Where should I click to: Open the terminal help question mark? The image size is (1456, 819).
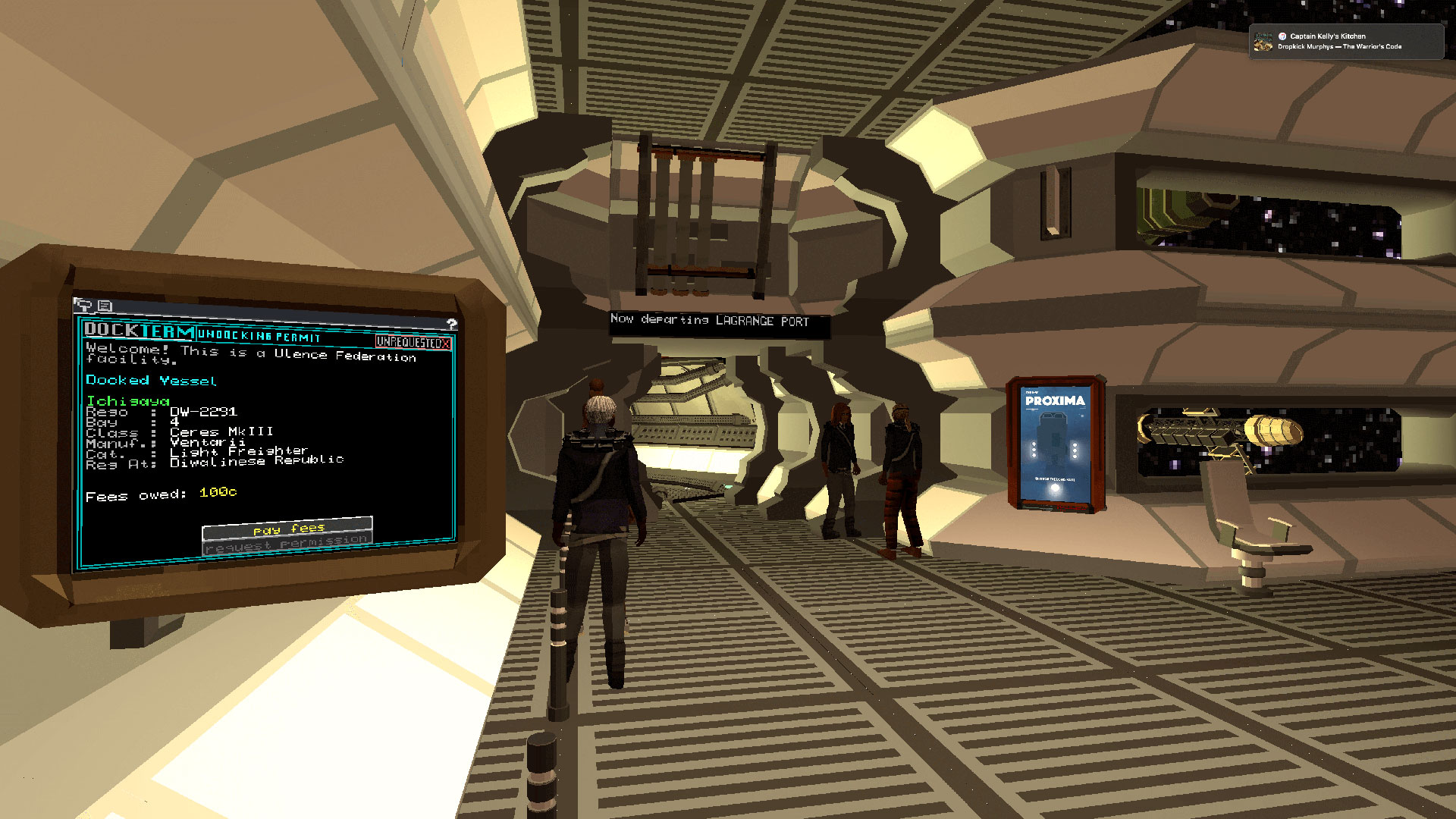452,324
